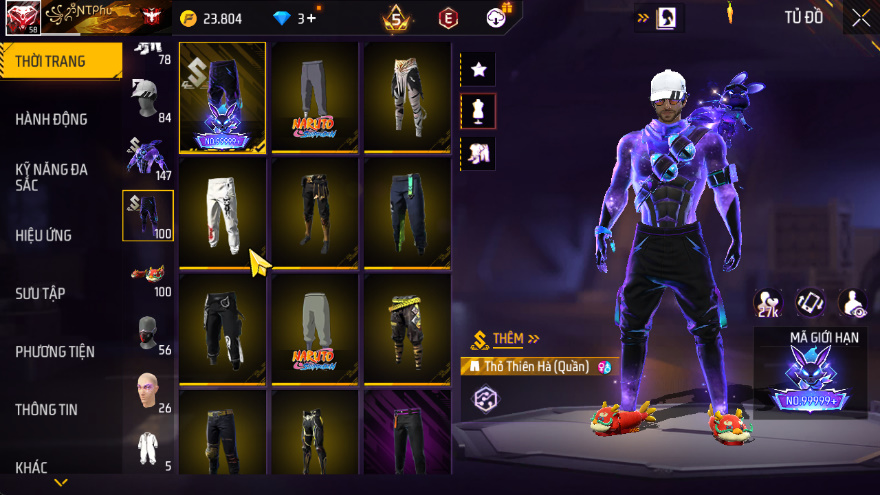Toggle the star favorites filter
The width and height of the screenshot is (880, 495).
coord(478,69)
